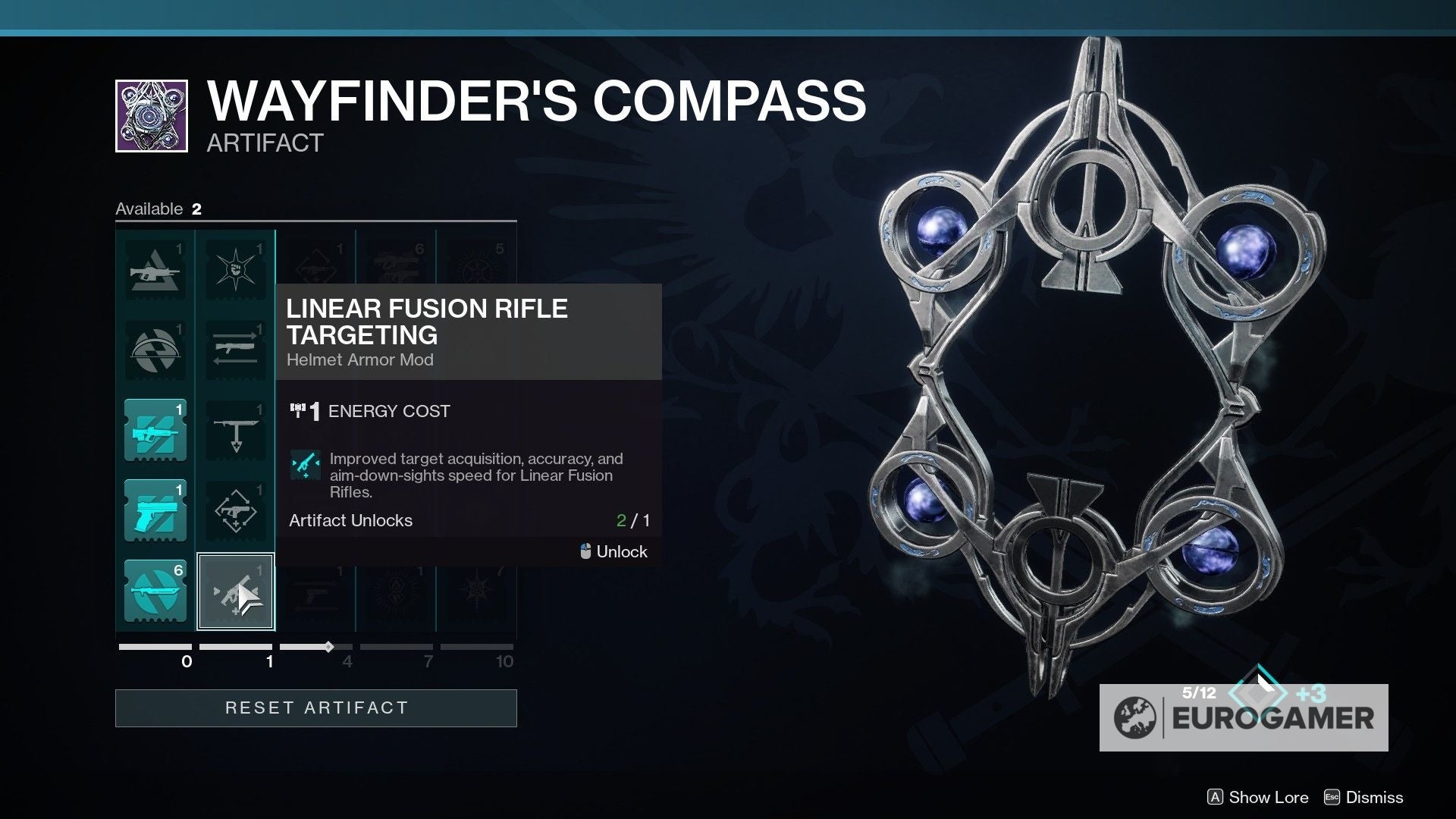Image resolution: width=1456 pixels, height=819 pixels.
Task: Click the currently highlighted Linear Fusion Rifle Targeting mod
Action: tap(236, 591)
